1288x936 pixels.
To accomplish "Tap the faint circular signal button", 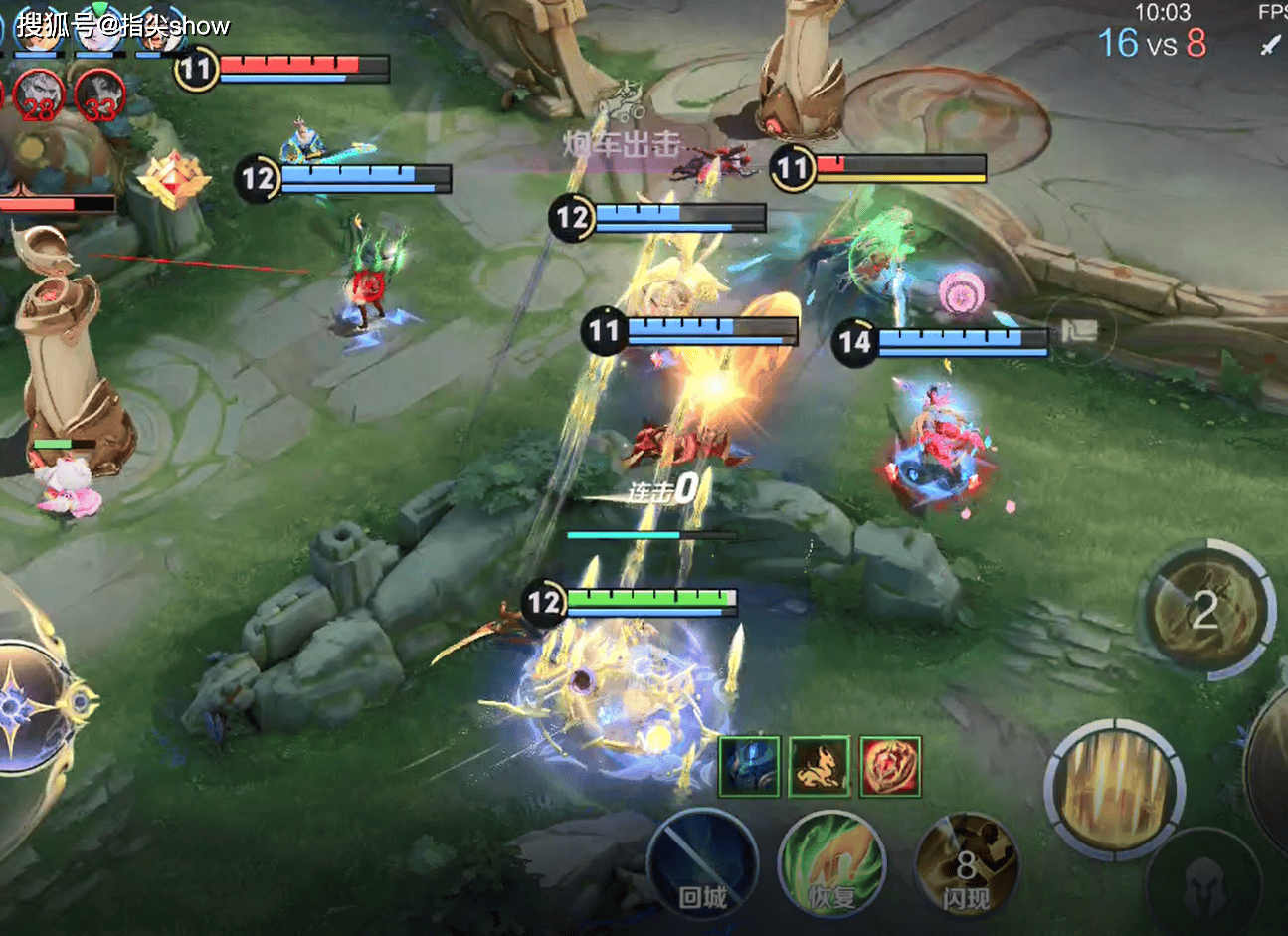I will tap(1077, 331).
